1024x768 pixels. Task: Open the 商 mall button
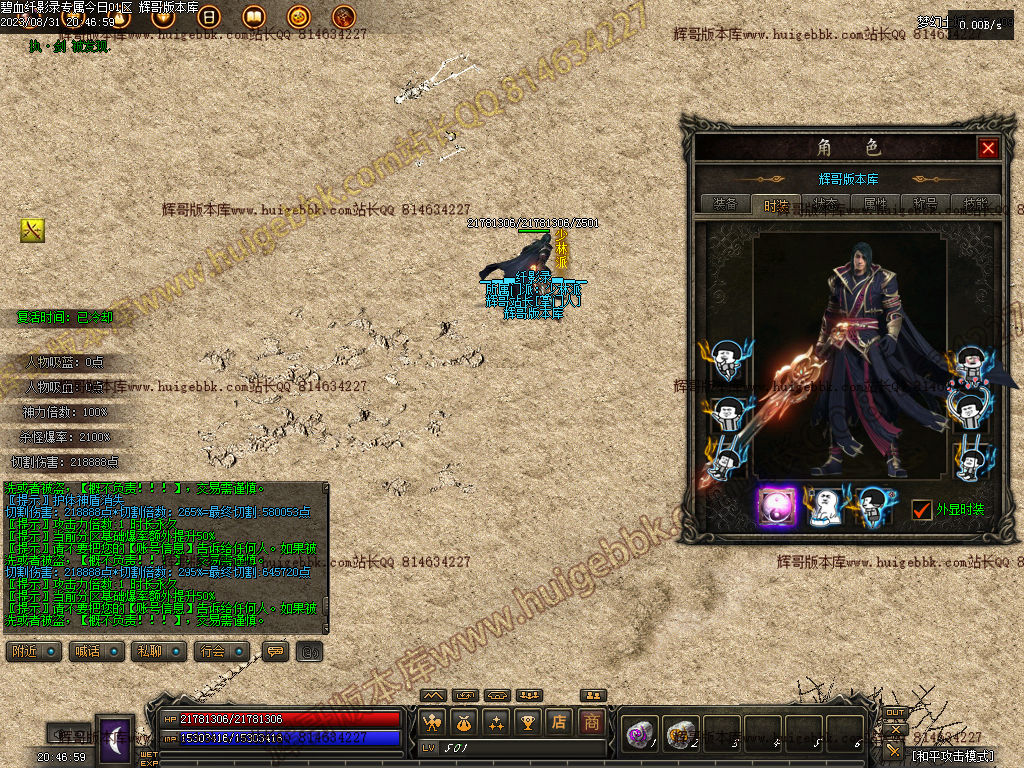[593, 722]
